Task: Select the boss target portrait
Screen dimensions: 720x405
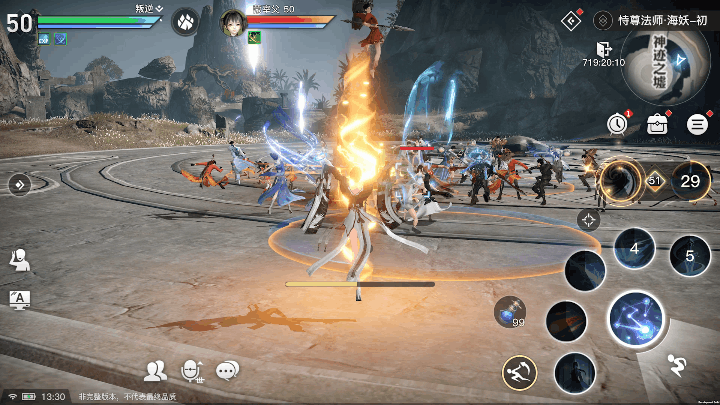Action: pos(233,21)
